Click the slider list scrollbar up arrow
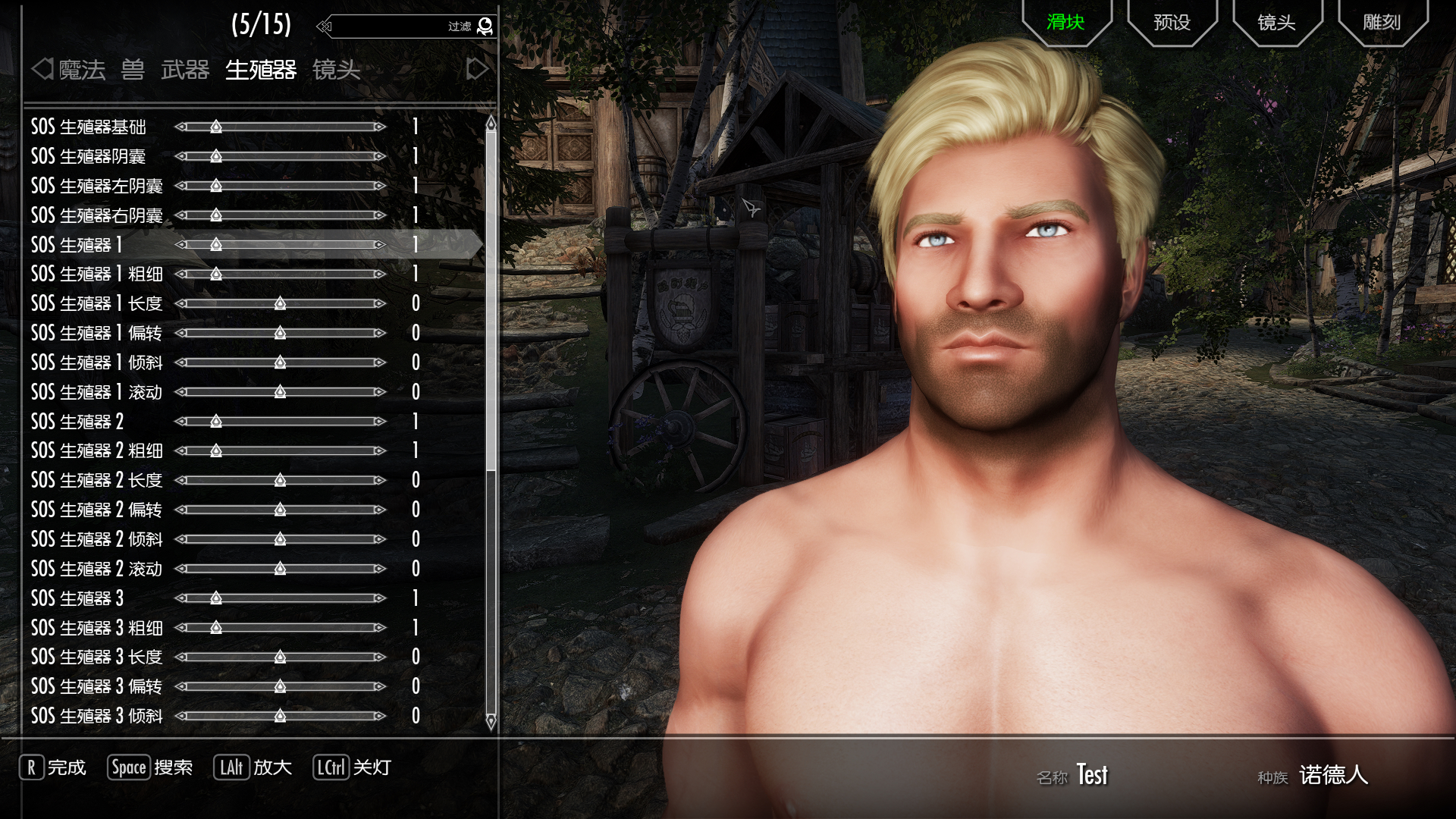 (x=491, y=122)
